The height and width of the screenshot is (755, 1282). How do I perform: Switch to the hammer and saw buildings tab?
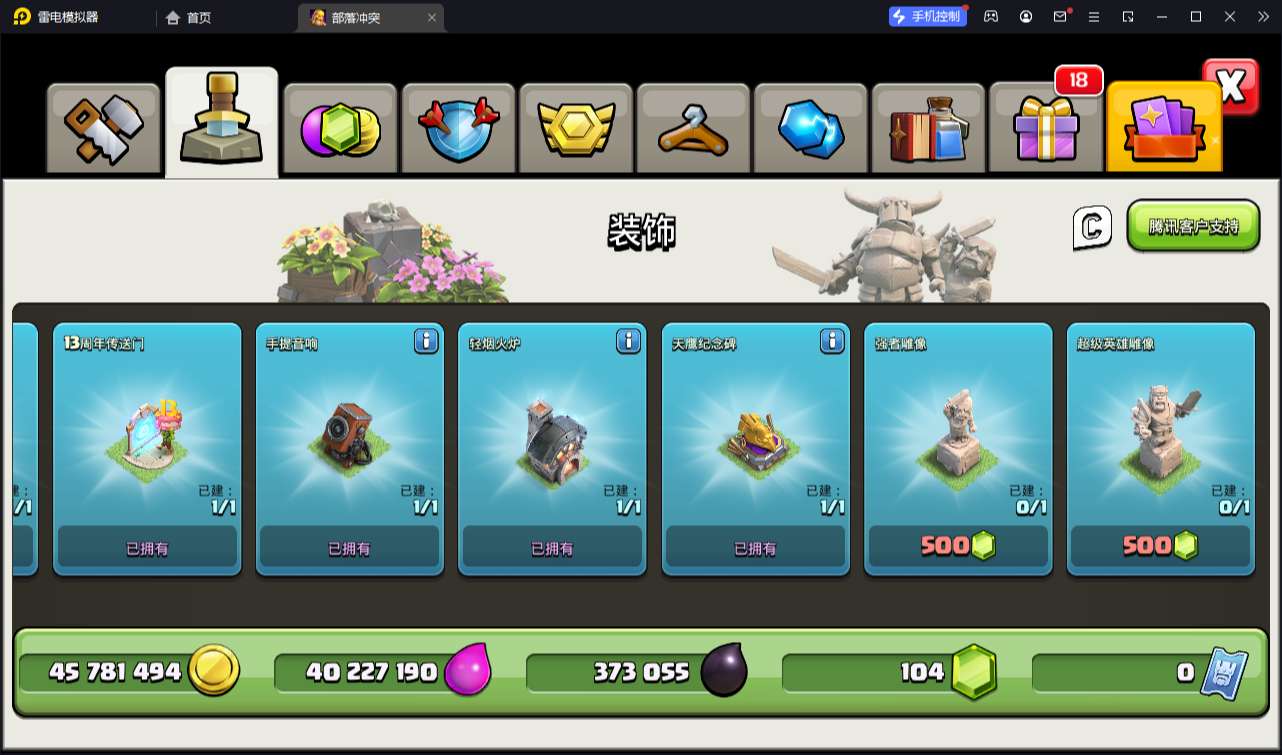[x=104, y=129]
